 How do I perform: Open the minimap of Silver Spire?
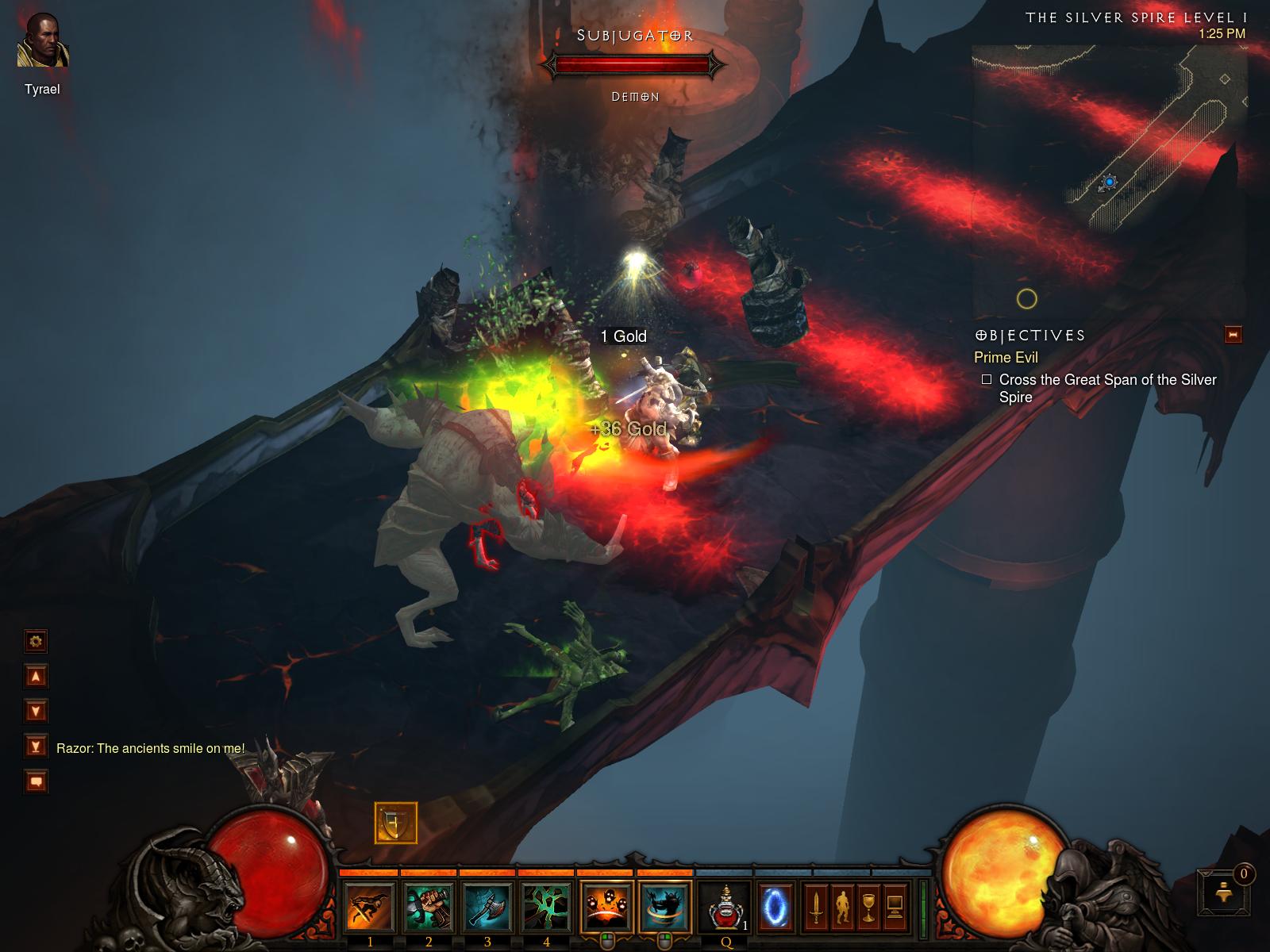pyautogui.click(x=1109, y=181)
